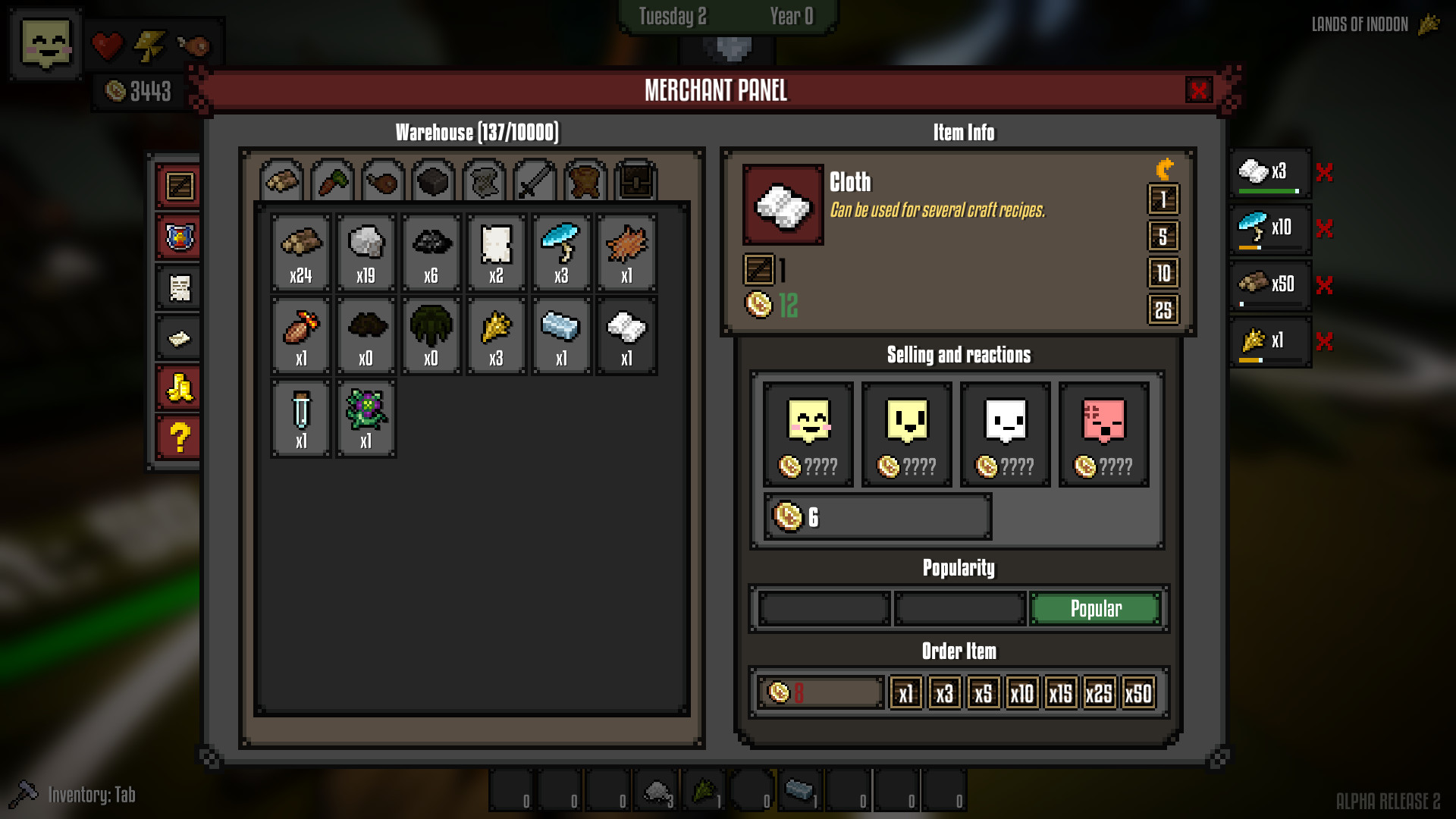Click the selling price input field
Viewport: 1456px width, 819px height.
[x=876, y=517]
